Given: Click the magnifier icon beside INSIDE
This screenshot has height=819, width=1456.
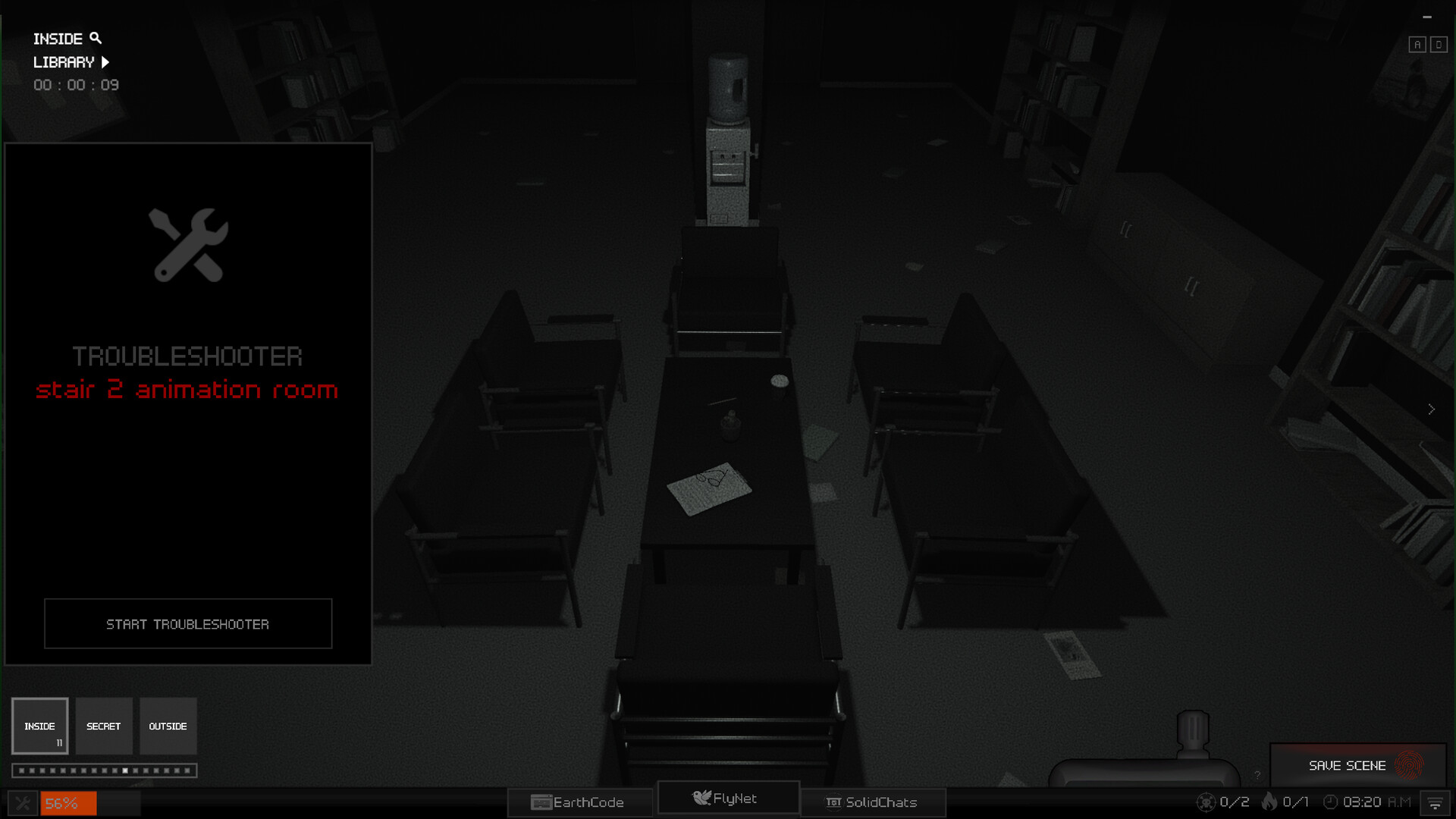Looking at the screenshot, I should click(96, 37).
